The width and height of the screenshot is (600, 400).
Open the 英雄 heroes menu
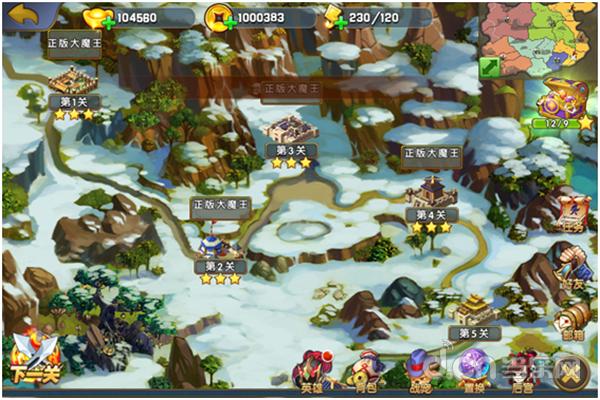[312, 370]
